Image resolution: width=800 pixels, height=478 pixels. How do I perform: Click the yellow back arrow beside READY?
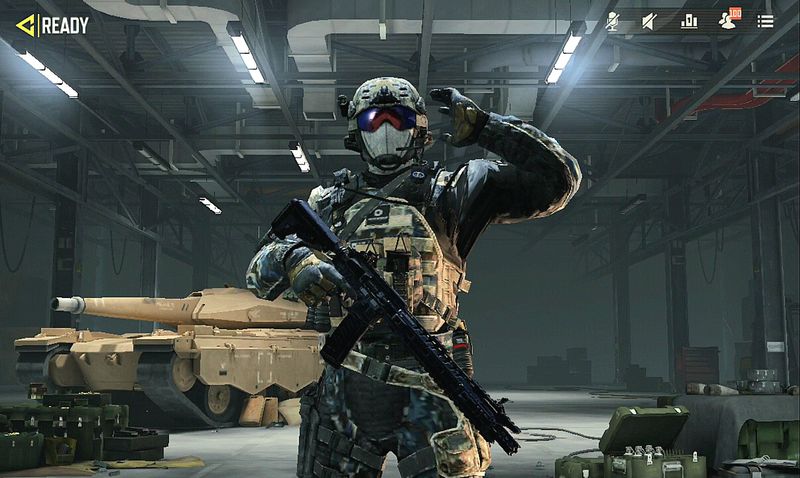point(25,25)
